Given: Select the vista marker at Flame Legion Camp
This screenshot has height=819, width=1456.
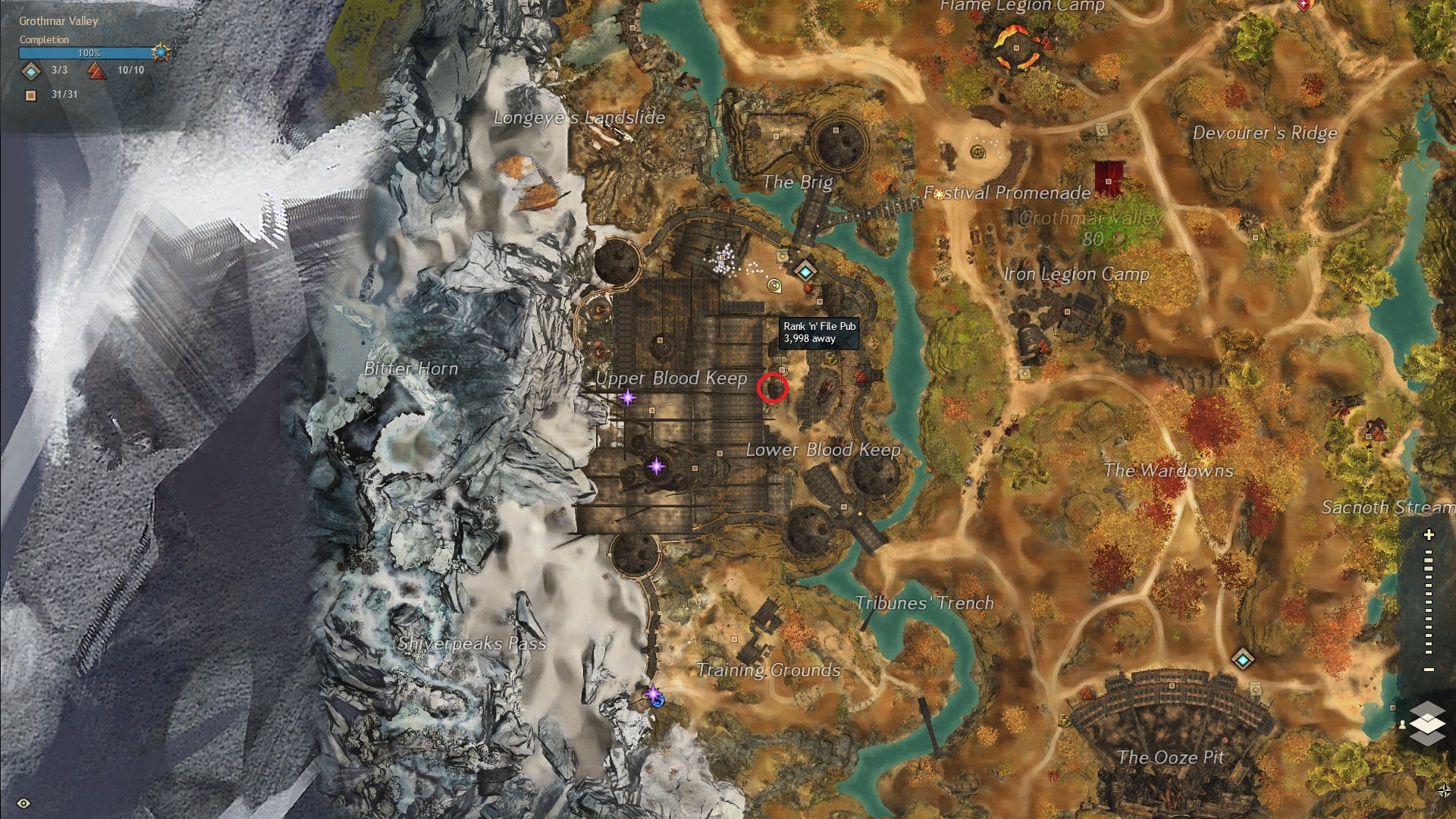Looking at the screenshot, I should tap(1047, 42).
